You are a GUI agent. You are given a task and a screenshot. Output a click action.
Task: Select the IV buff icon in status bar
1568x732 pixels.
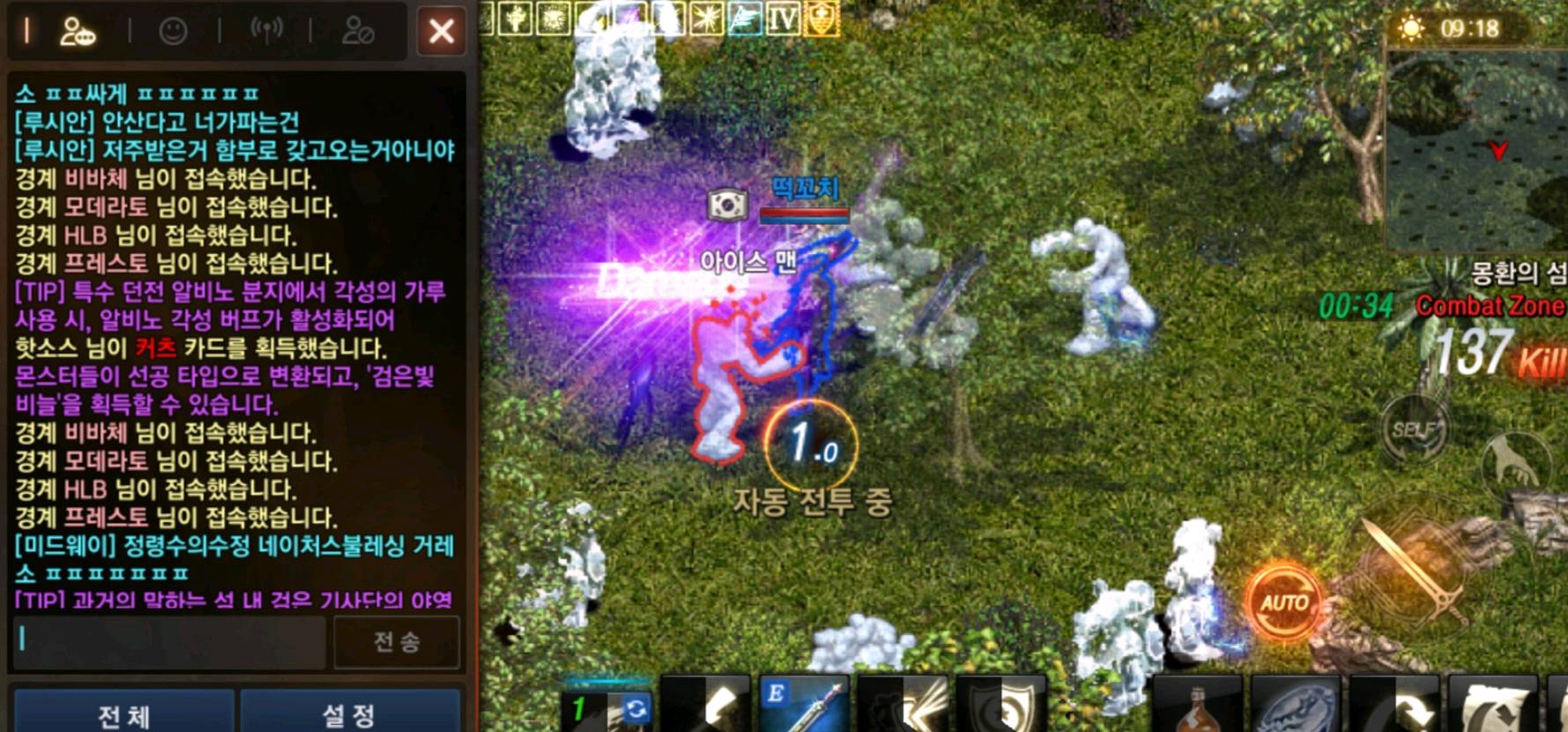(783, 19)
